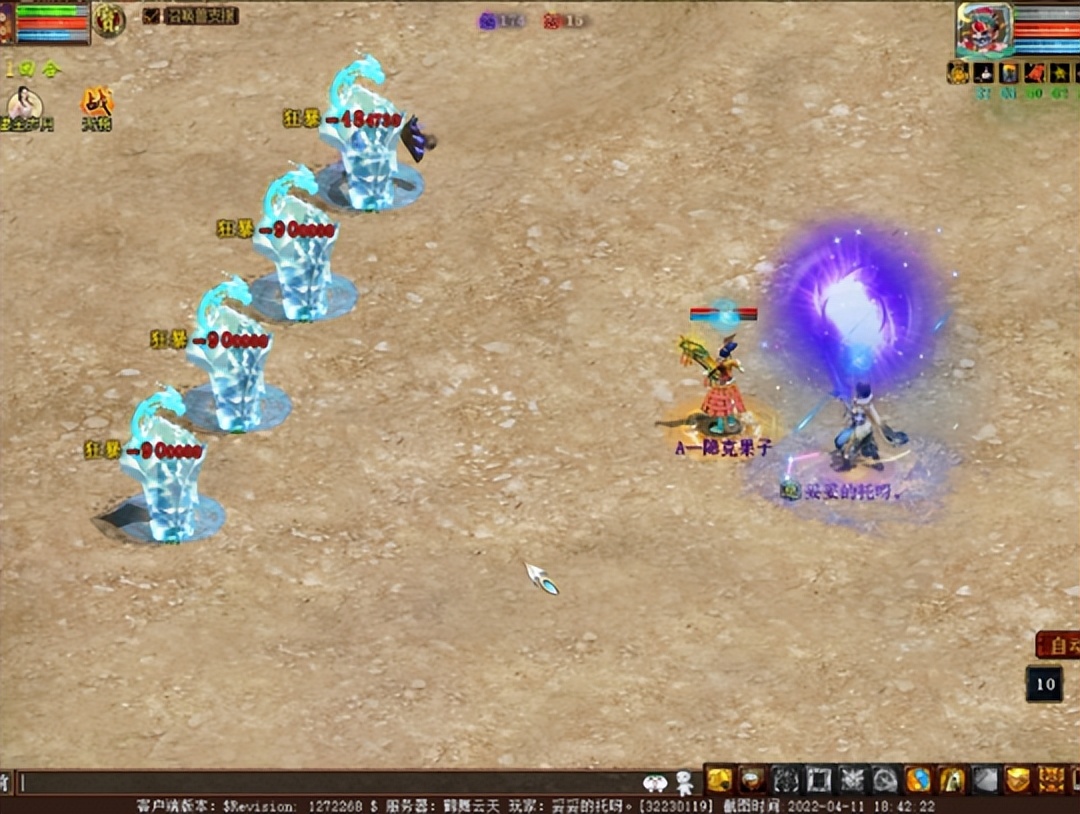The image size is (1080, 814).
Task: Open the masked character portrait panel
Action: 984,29
